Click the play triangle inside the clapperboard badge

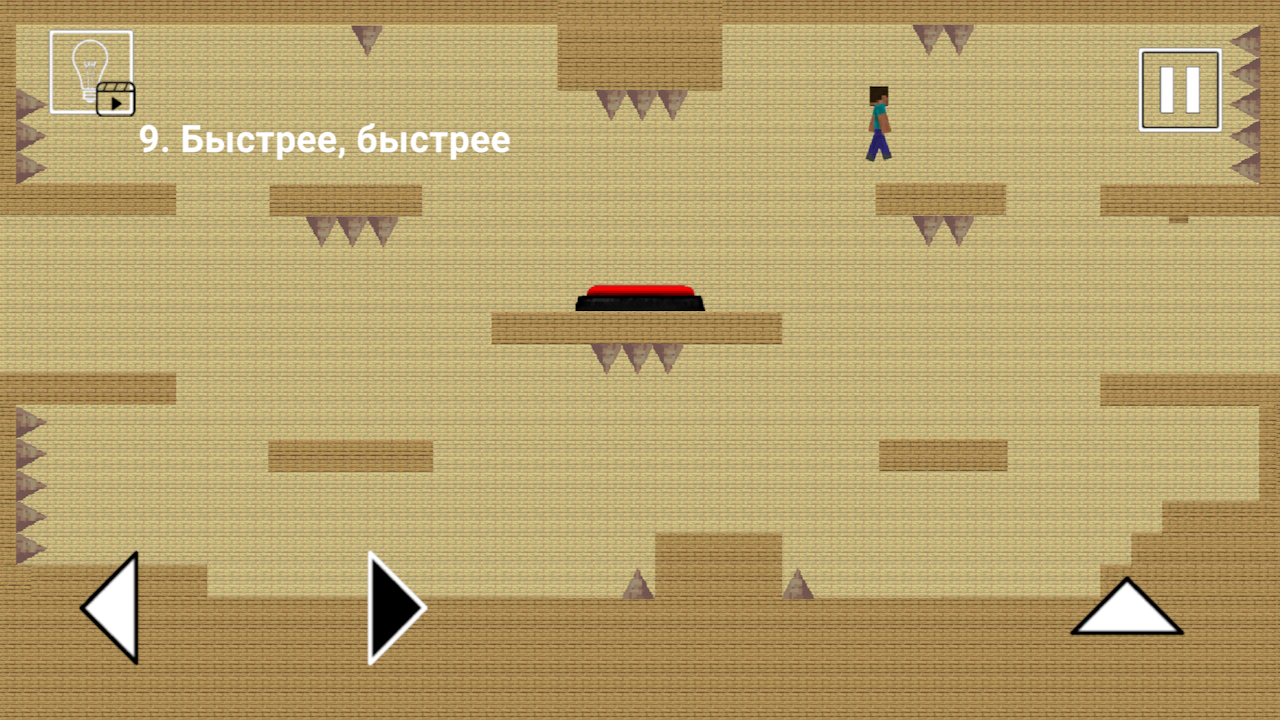(x=118, y=103)
